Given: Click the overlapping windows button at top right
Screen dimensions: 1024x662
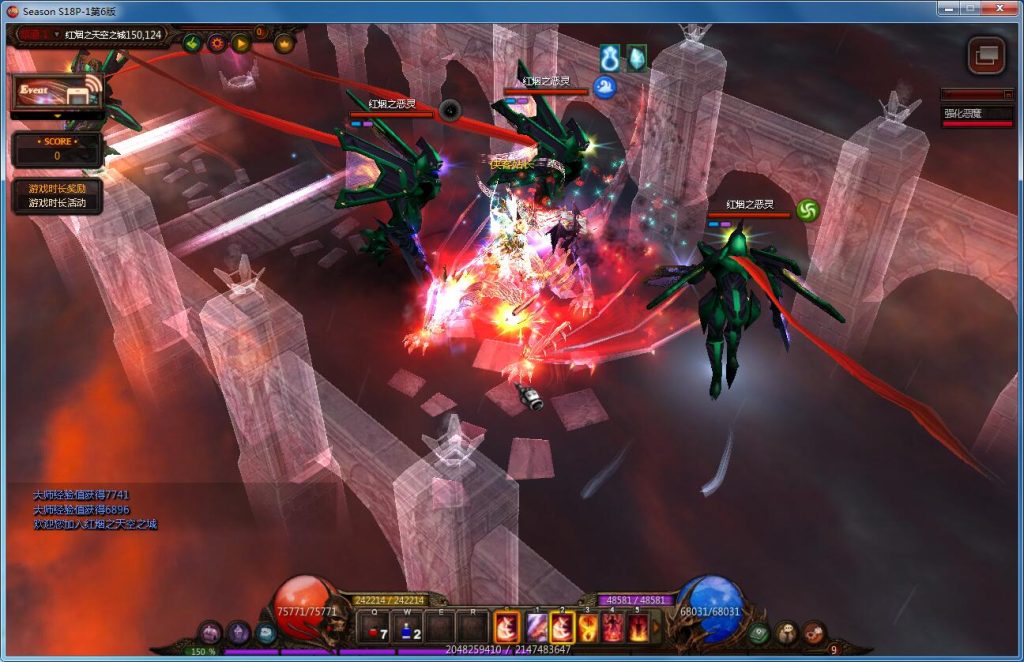Looking at the screenshot, I should click(x=986, y=55).
